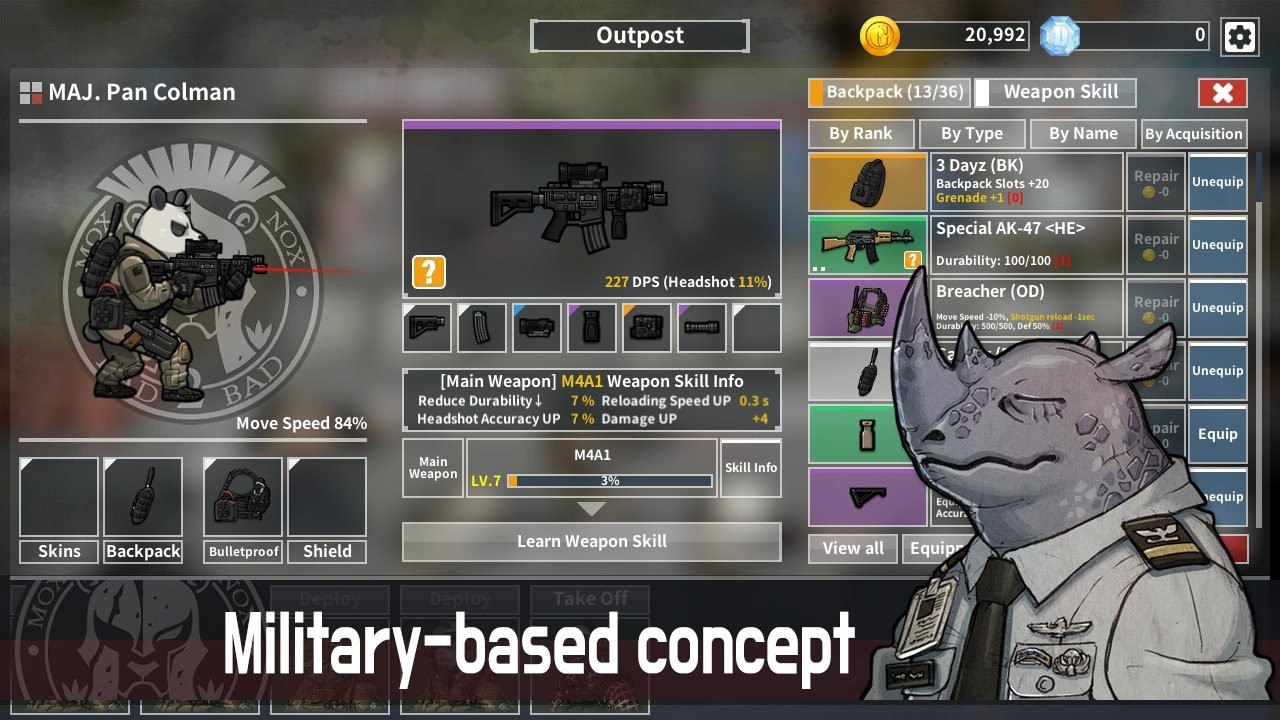This screenshot has width=1280, height=720.
Task: Sort items By Name
Action: (x=1083, y=134)
